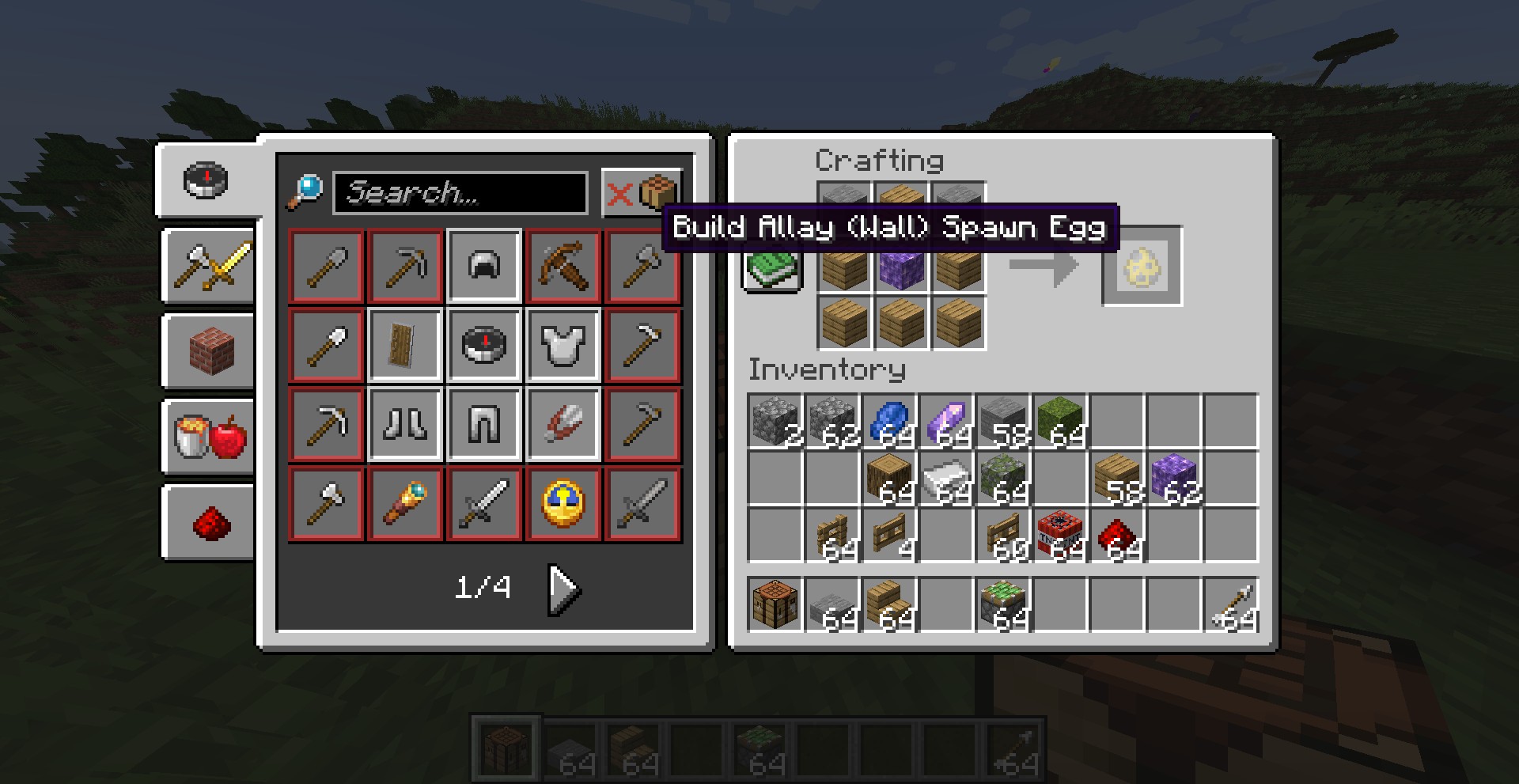This screenshot has height=784, width=1519.
Task: Select the arrow stack in the hotbar
Action: (1231, 604)
